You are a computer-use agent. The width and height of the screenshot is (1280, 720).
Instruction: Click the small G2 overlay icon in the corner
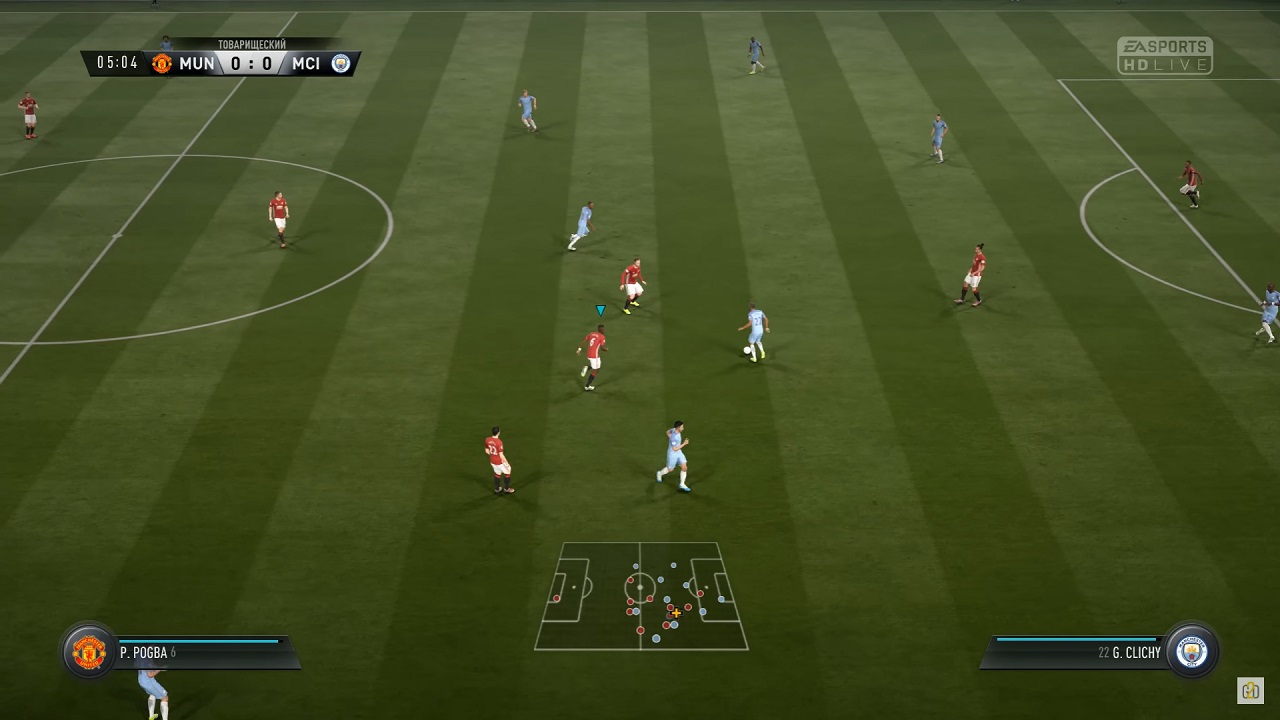pos(1250,690)
